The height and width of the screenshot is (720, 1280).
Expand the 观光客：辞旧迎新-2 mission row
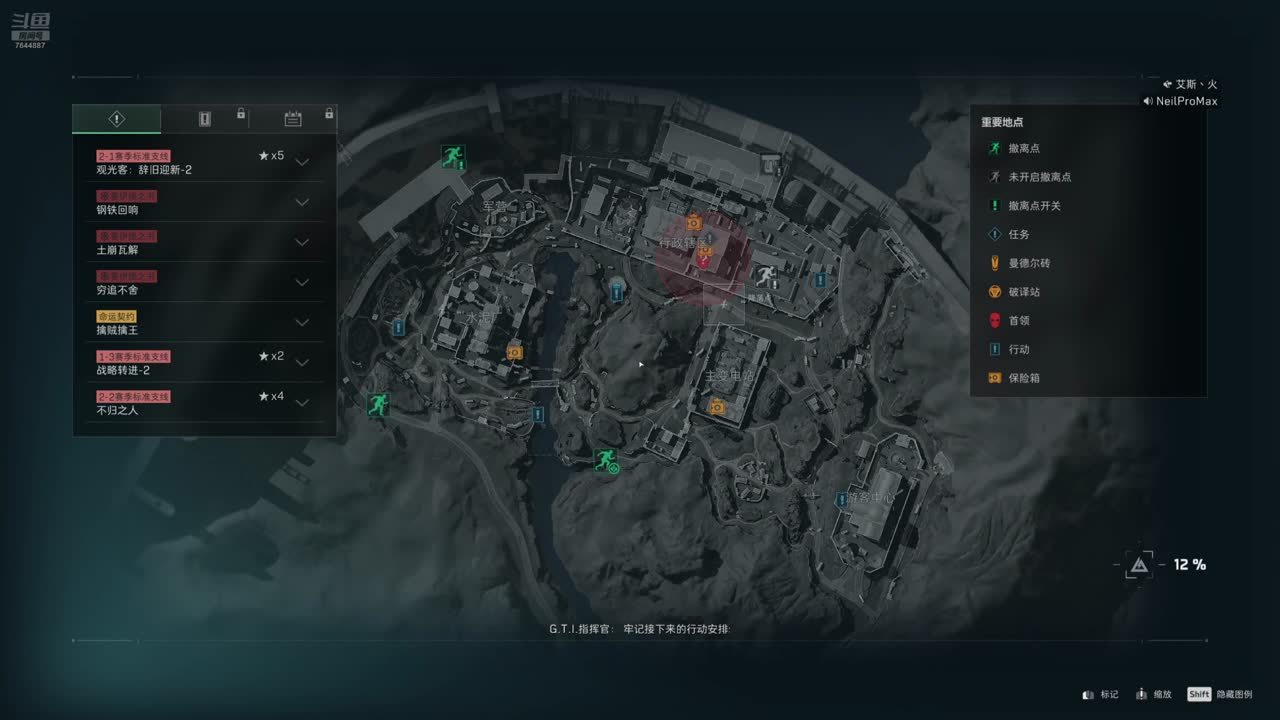click(302, 162)
